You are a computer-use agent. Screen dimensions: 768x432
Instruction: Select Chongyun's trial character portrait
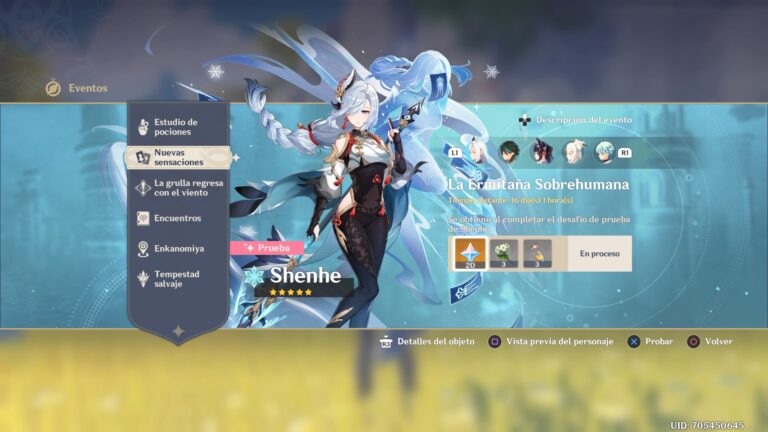(x=604, y=152)
